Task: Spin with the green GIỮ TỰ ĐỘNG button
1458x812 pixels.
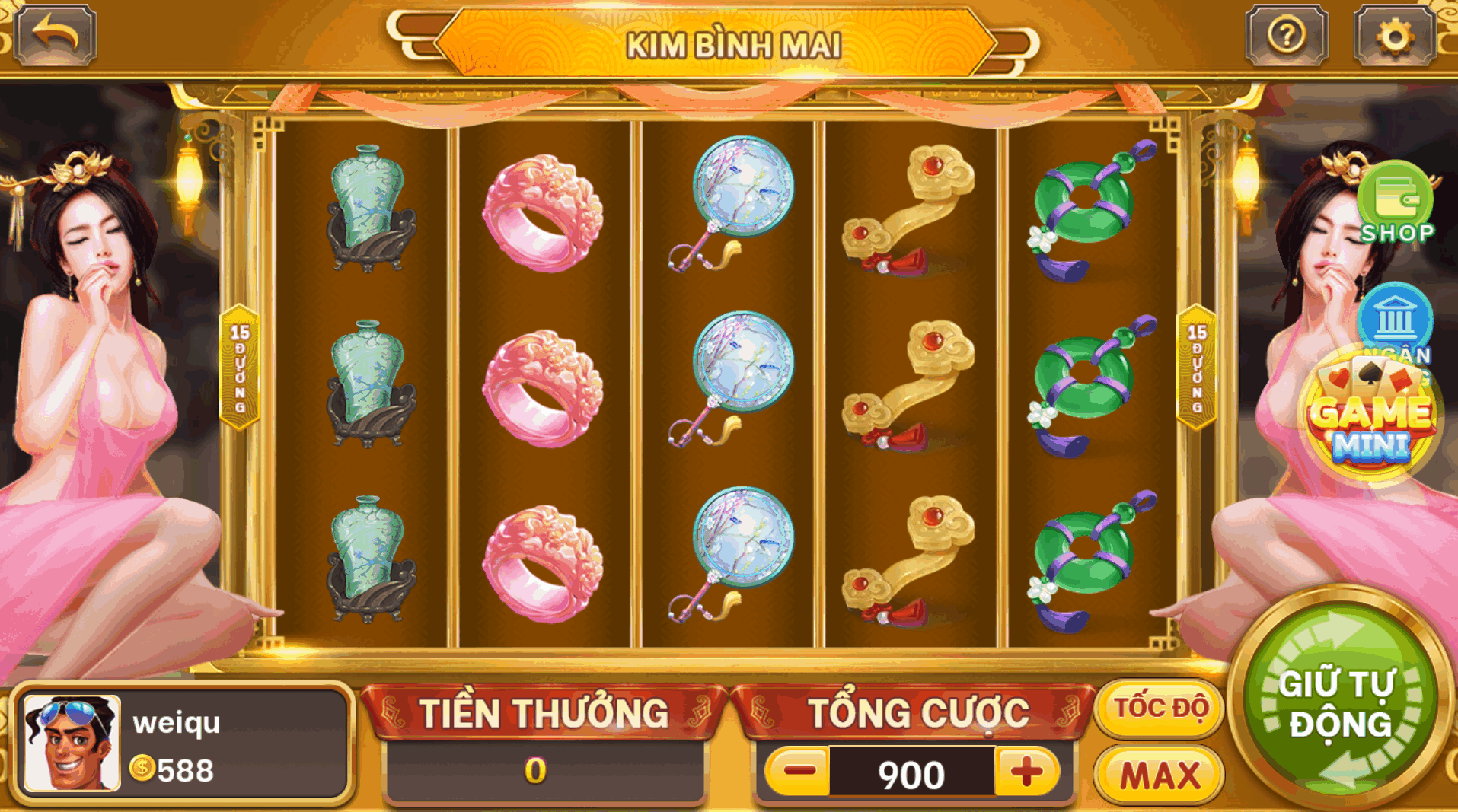Action: (1339, 702)
